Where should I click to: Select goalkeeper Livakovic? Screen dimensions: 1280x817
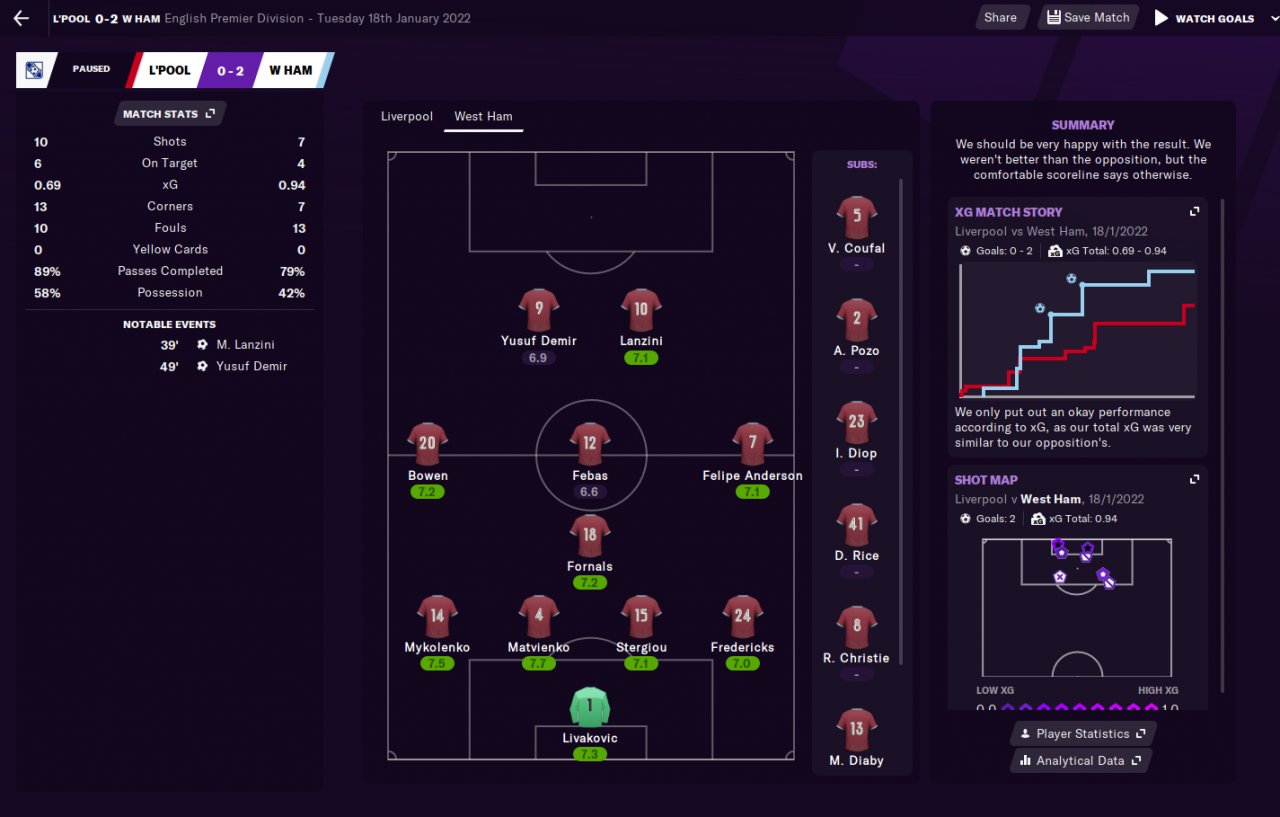pos(589,707)
